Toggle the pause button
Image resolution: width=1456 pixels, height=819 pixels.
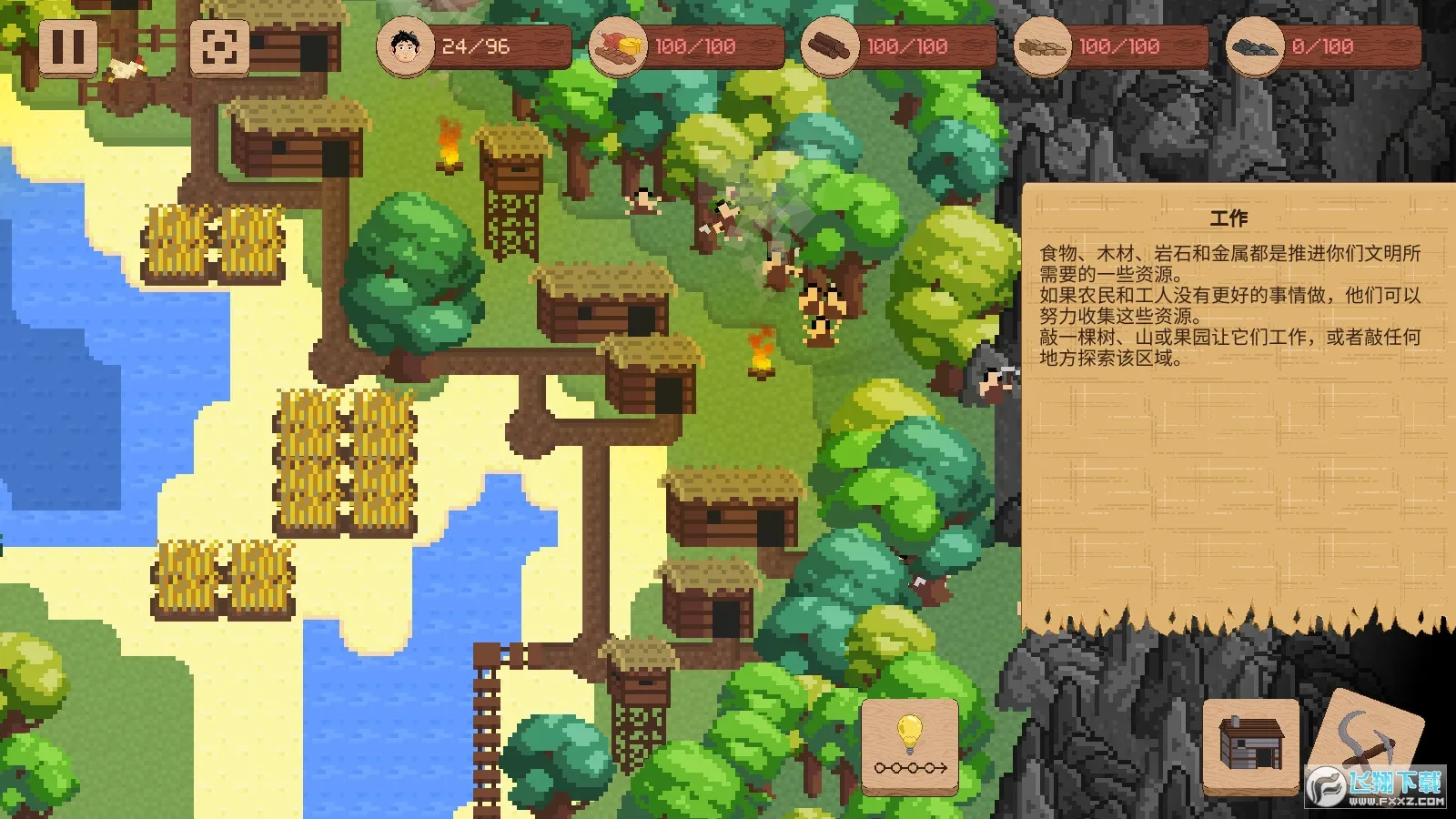[69, 48]
